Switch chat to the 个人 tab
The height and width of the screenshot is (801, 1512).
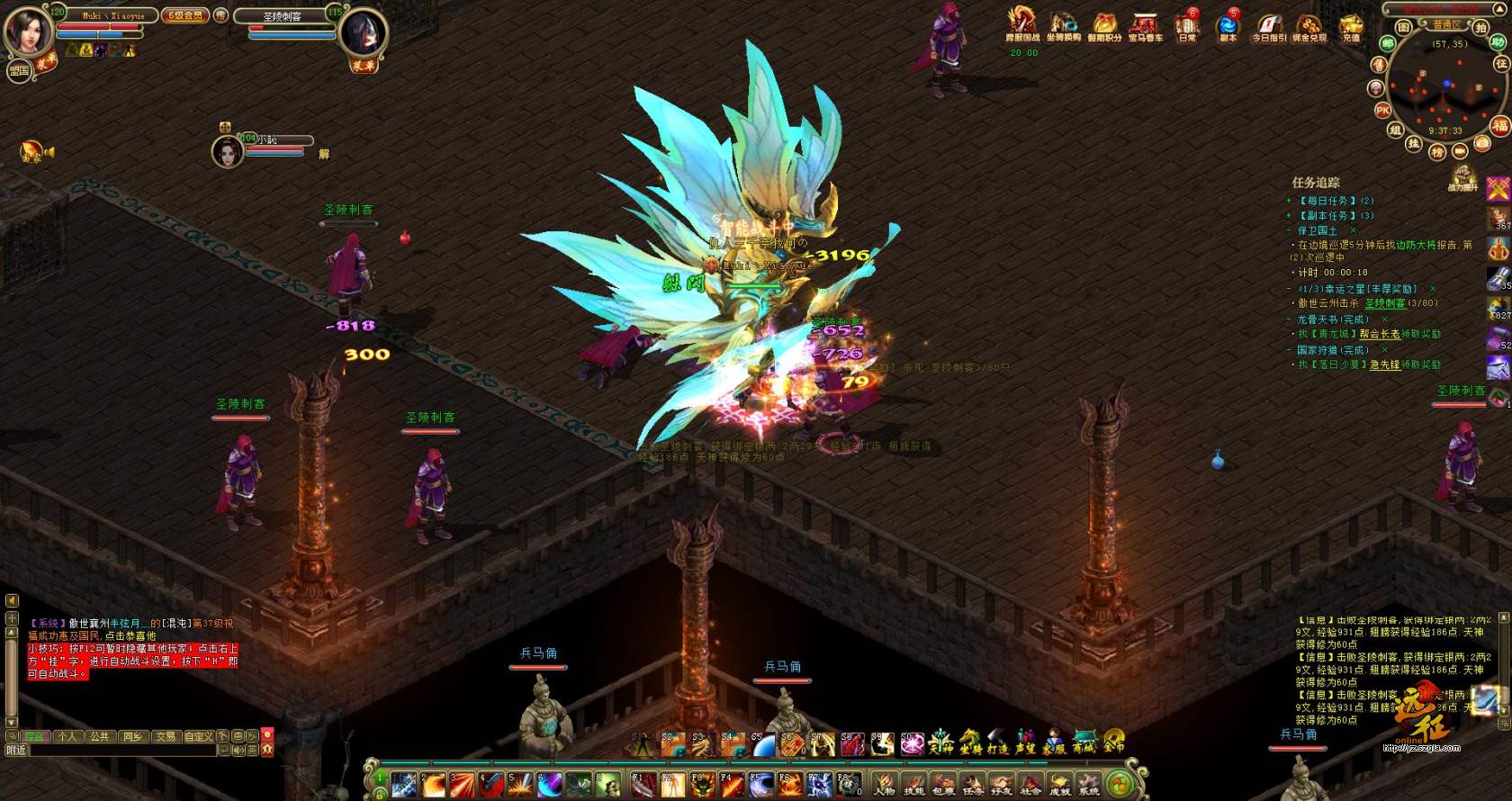point(67,736)
